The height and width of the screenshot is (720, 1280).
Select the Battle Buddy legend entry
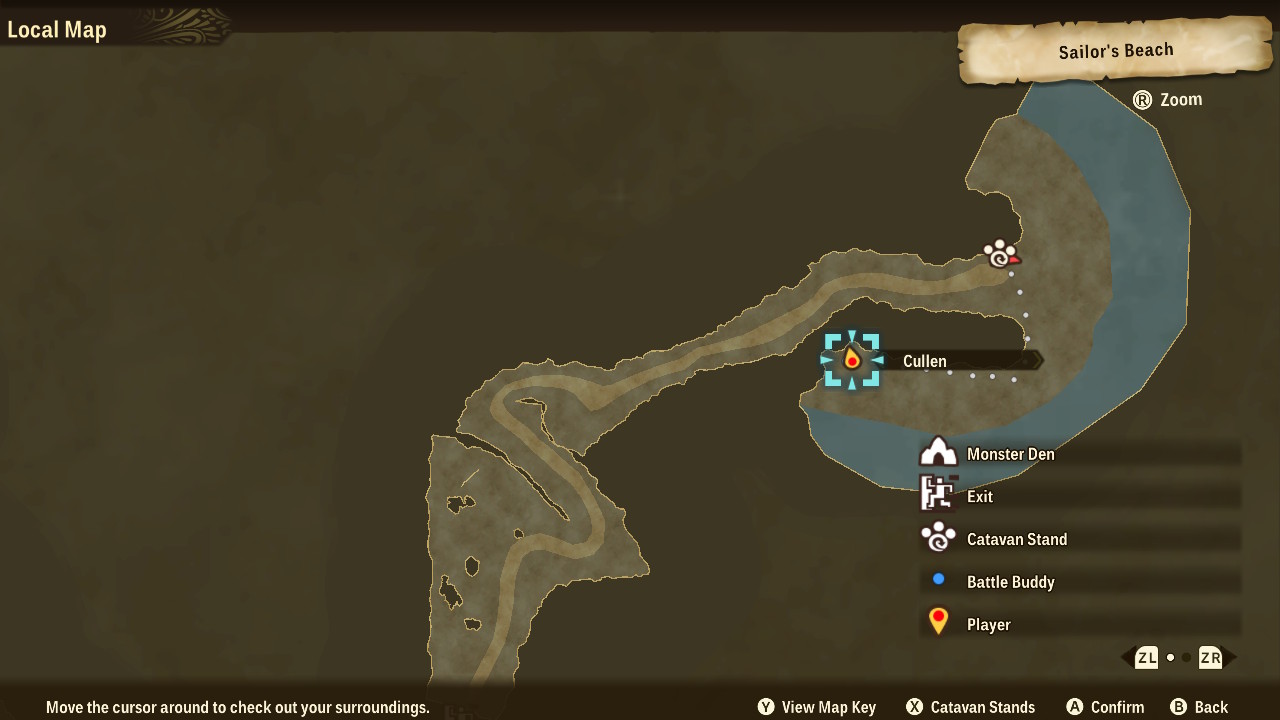tap(1010, 582)
